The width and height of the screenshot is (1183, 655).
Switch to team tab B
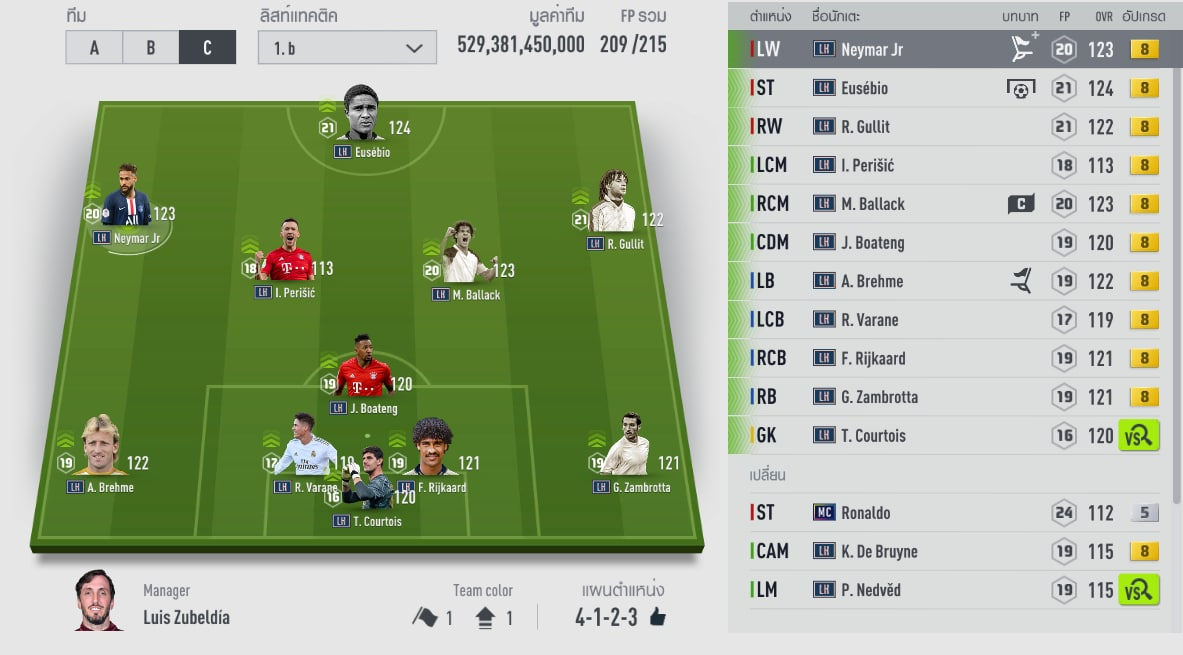(x=150, y=47)
